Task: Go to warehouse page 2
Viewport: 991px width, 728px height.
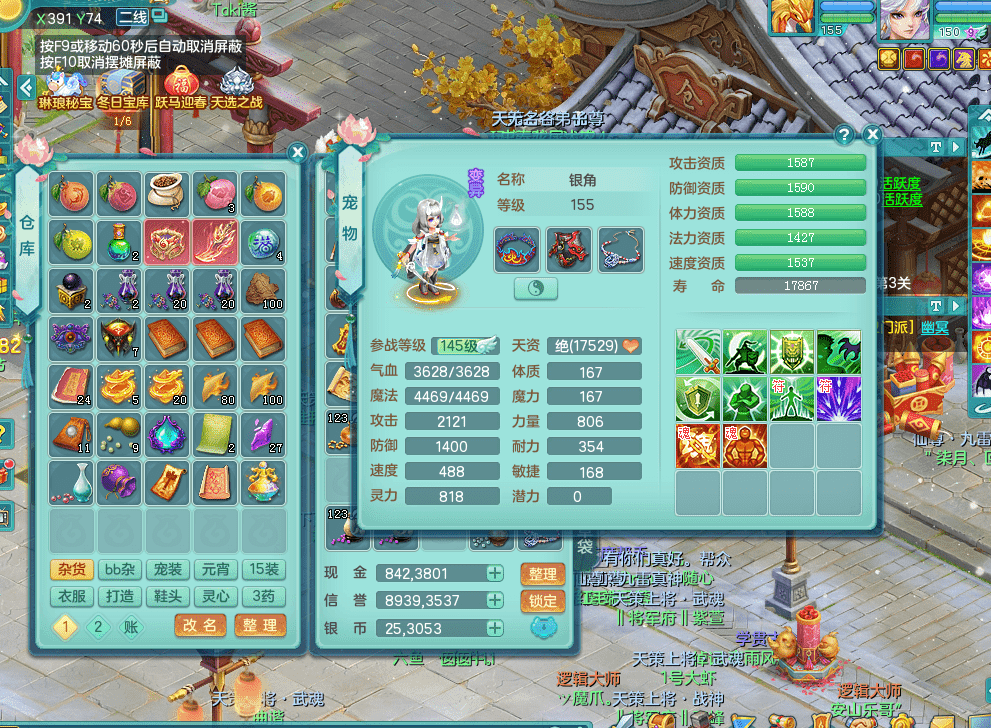Action: [98, 627]
